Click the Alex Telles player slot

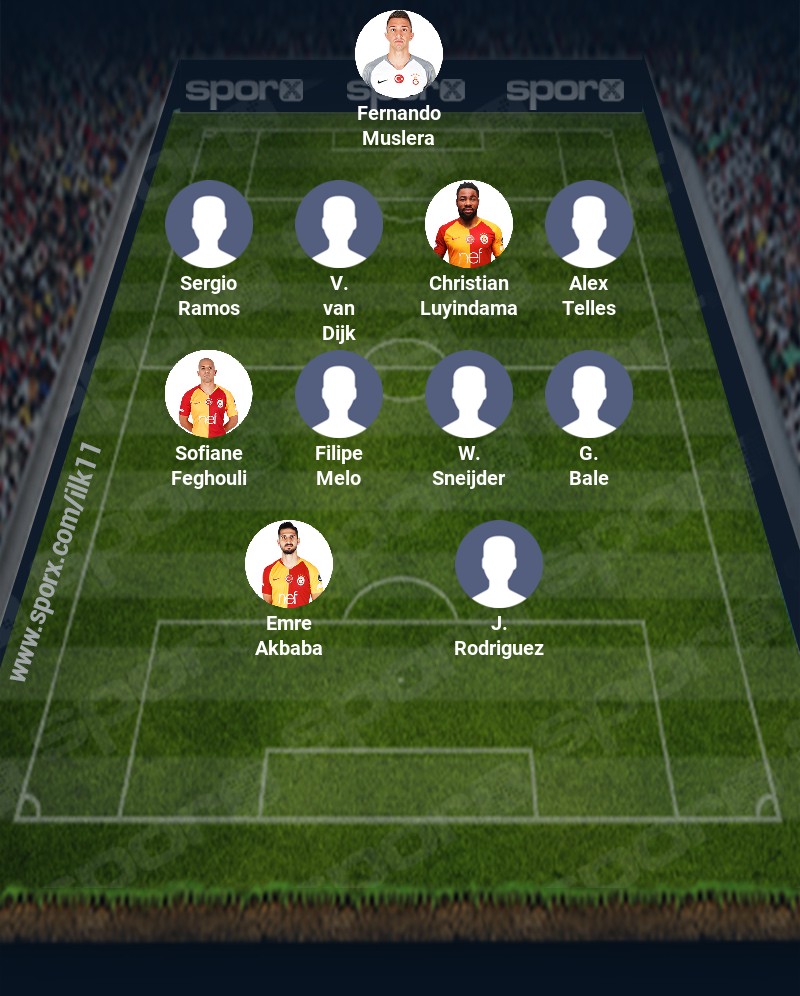(589, 224)
